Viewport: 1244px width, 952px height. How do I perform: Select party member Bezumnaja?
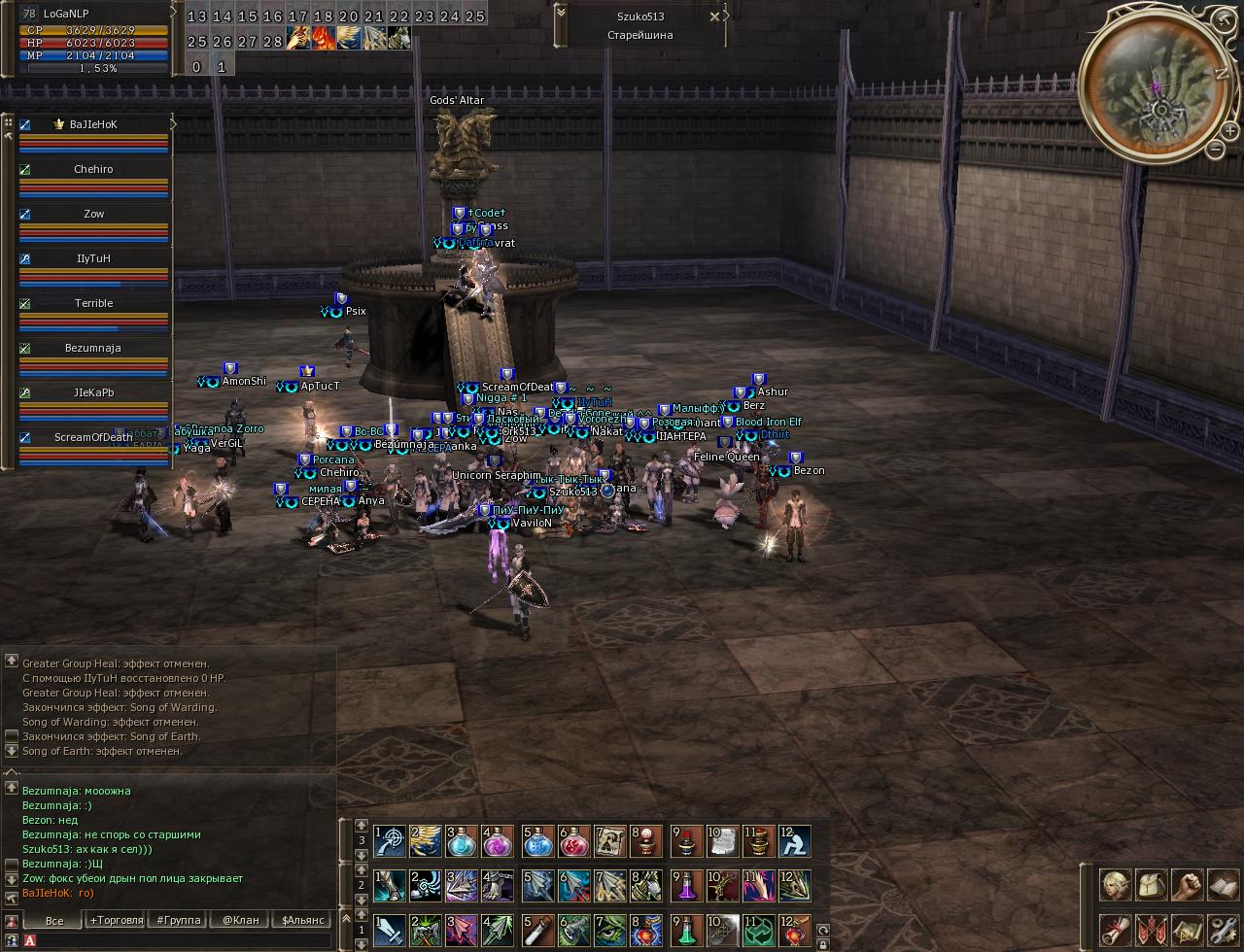(94, 349)
